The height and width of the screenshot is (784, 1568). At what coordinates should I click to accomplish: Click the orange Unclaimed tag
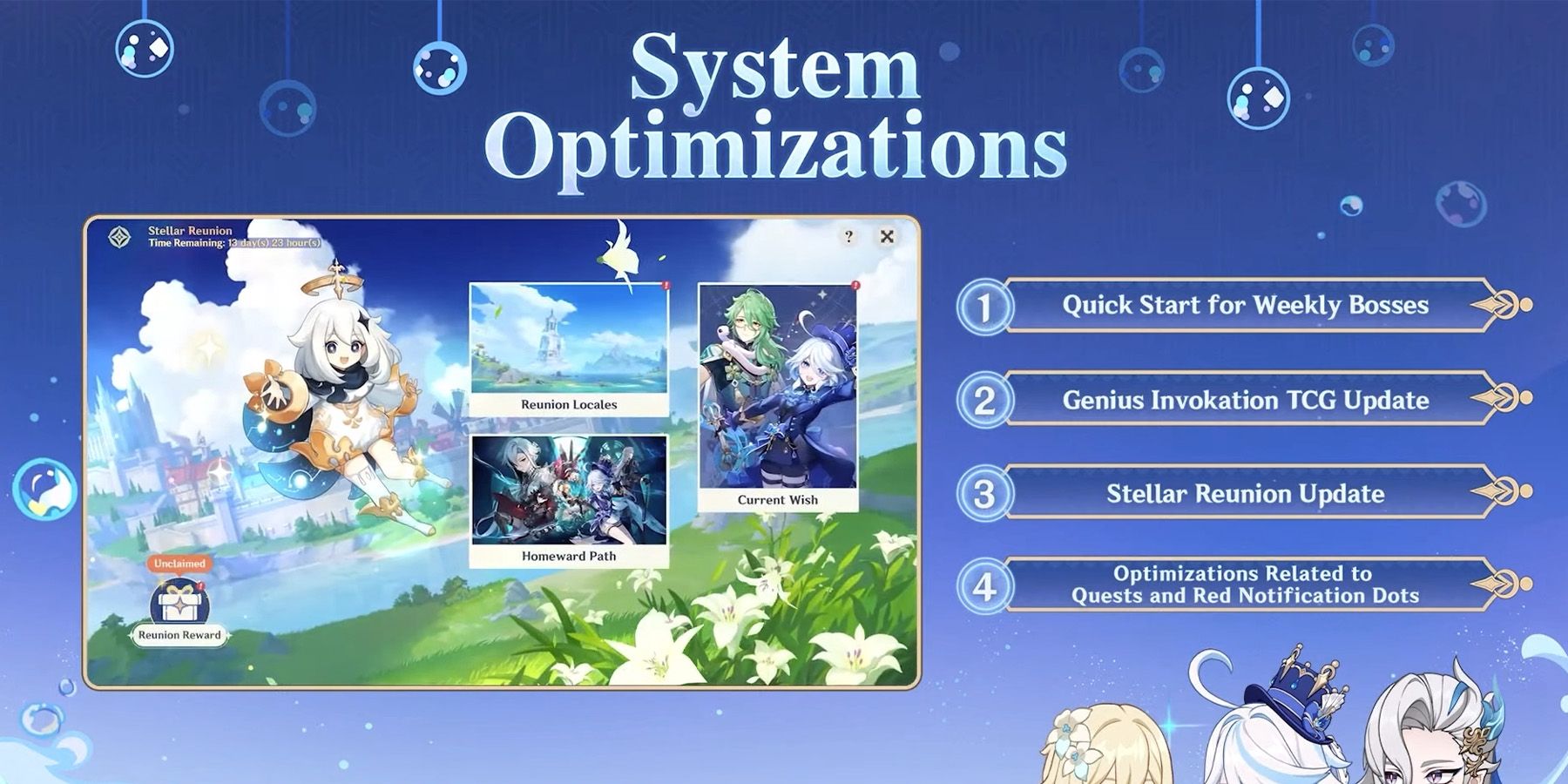click(x=179, y=564)
